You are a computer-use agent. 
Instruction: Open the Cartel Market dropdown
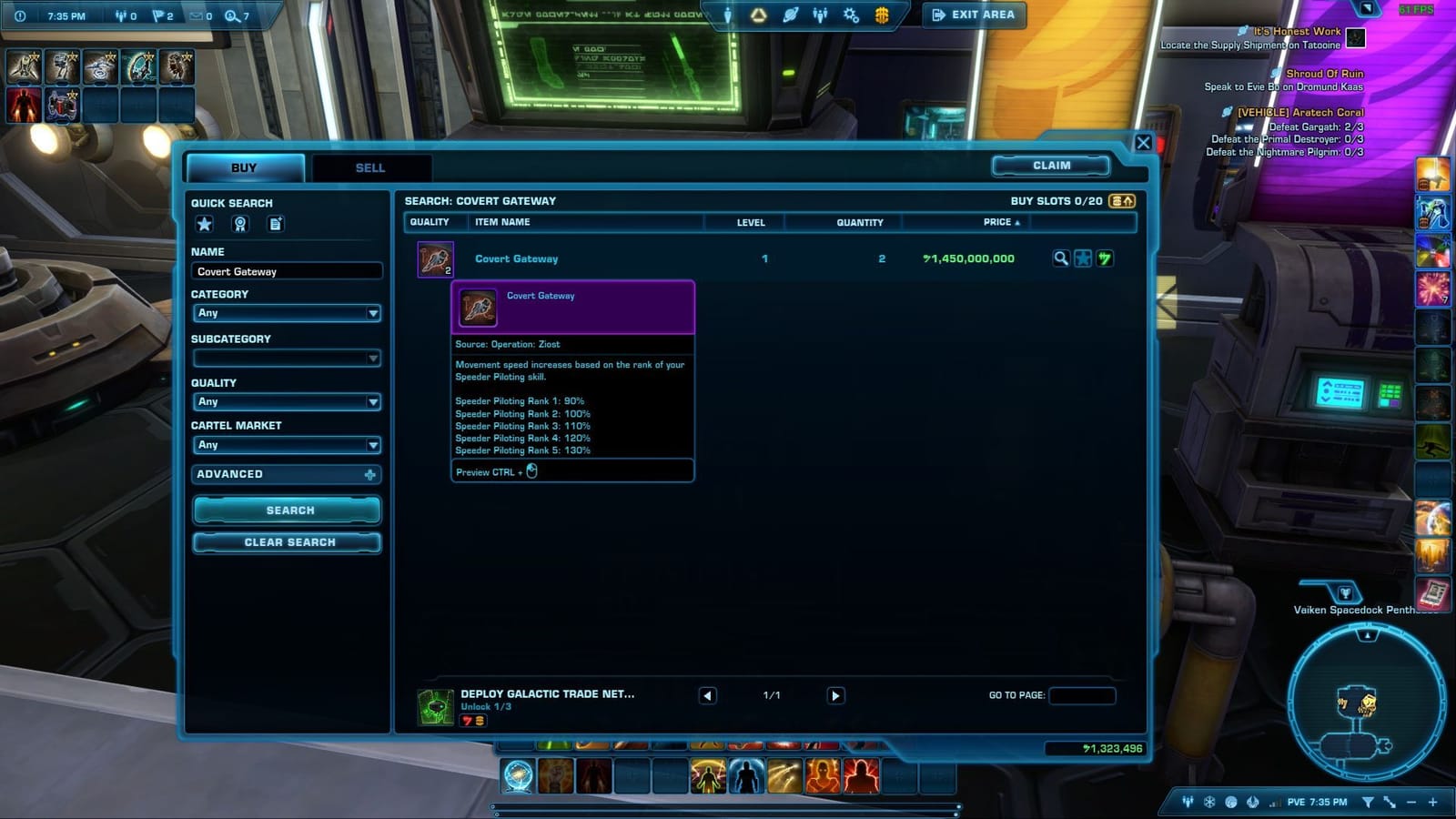(287, 445)
